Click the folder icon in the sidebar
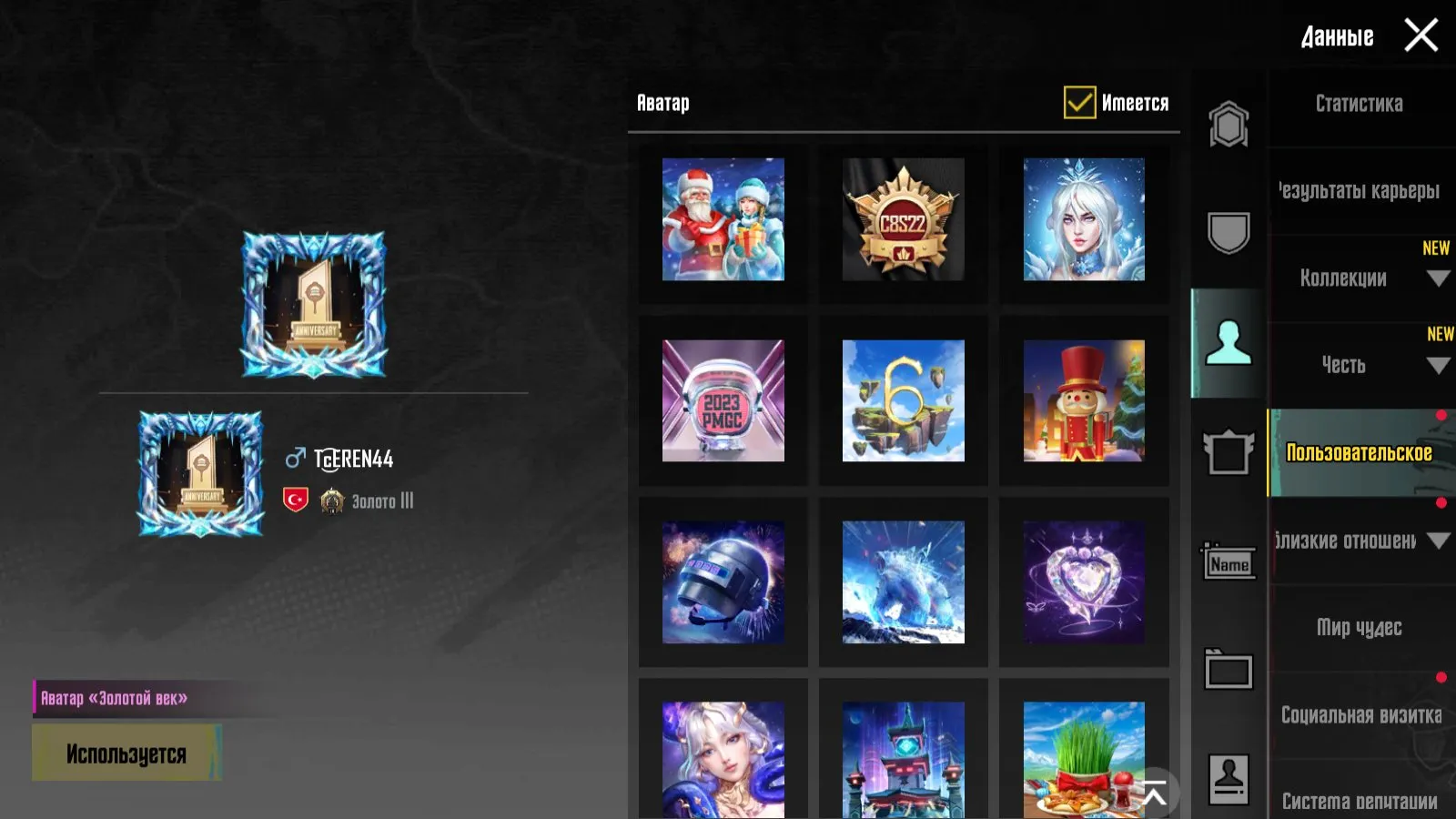 1228,672
